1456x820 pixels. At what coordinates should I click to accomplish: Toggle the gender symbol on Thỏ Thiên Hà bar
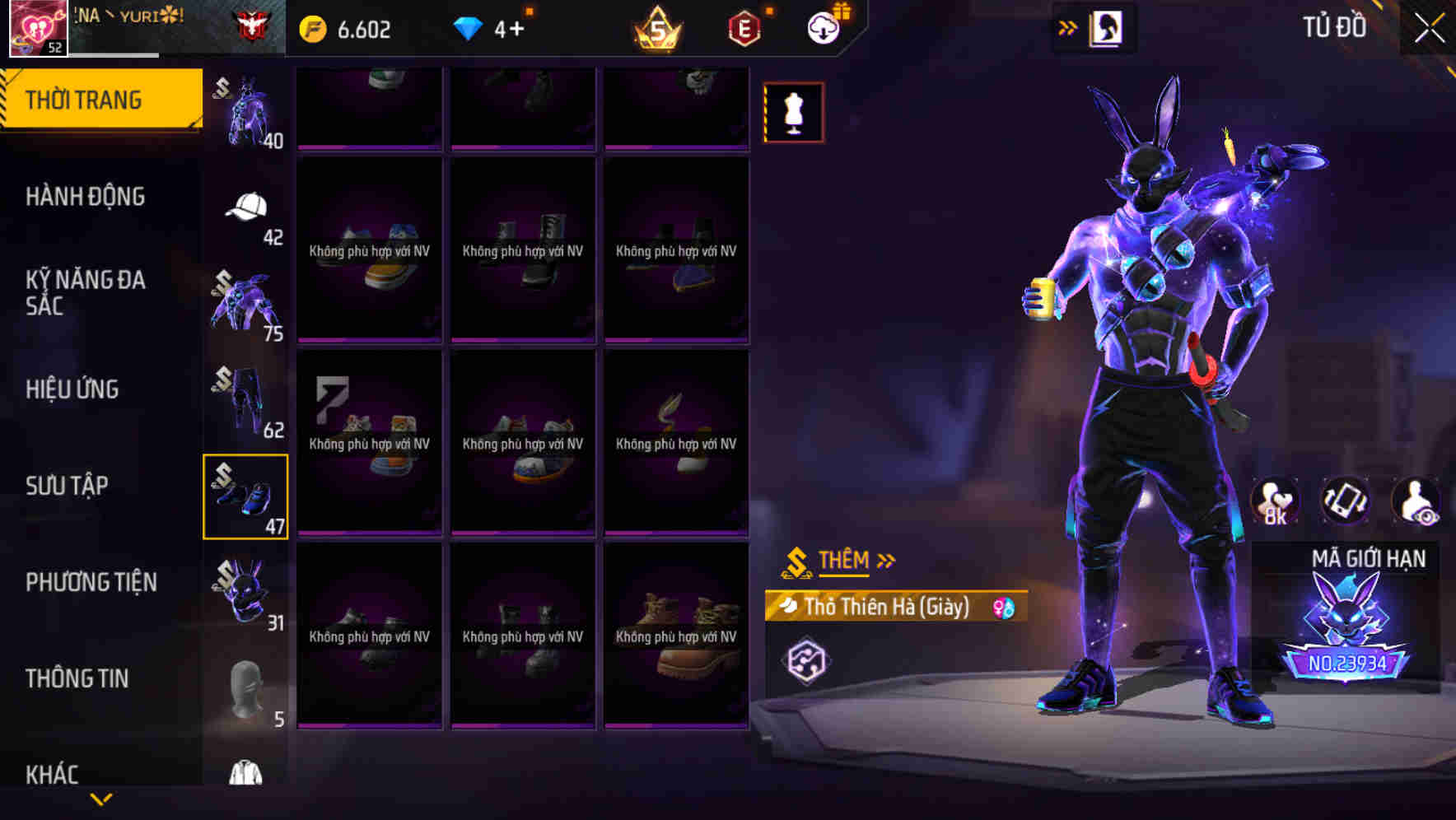[1004, 607]
